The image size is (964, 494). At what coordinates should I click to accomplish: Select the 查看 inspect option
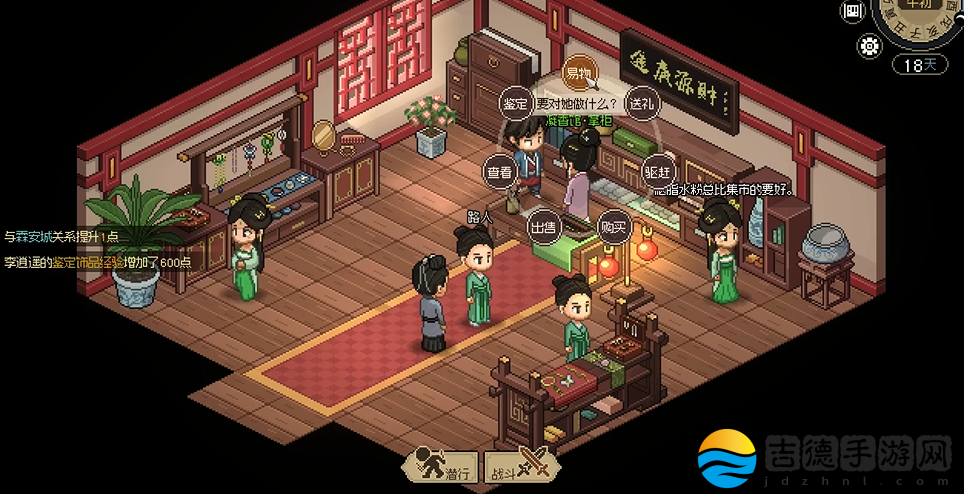pos(499,172)
